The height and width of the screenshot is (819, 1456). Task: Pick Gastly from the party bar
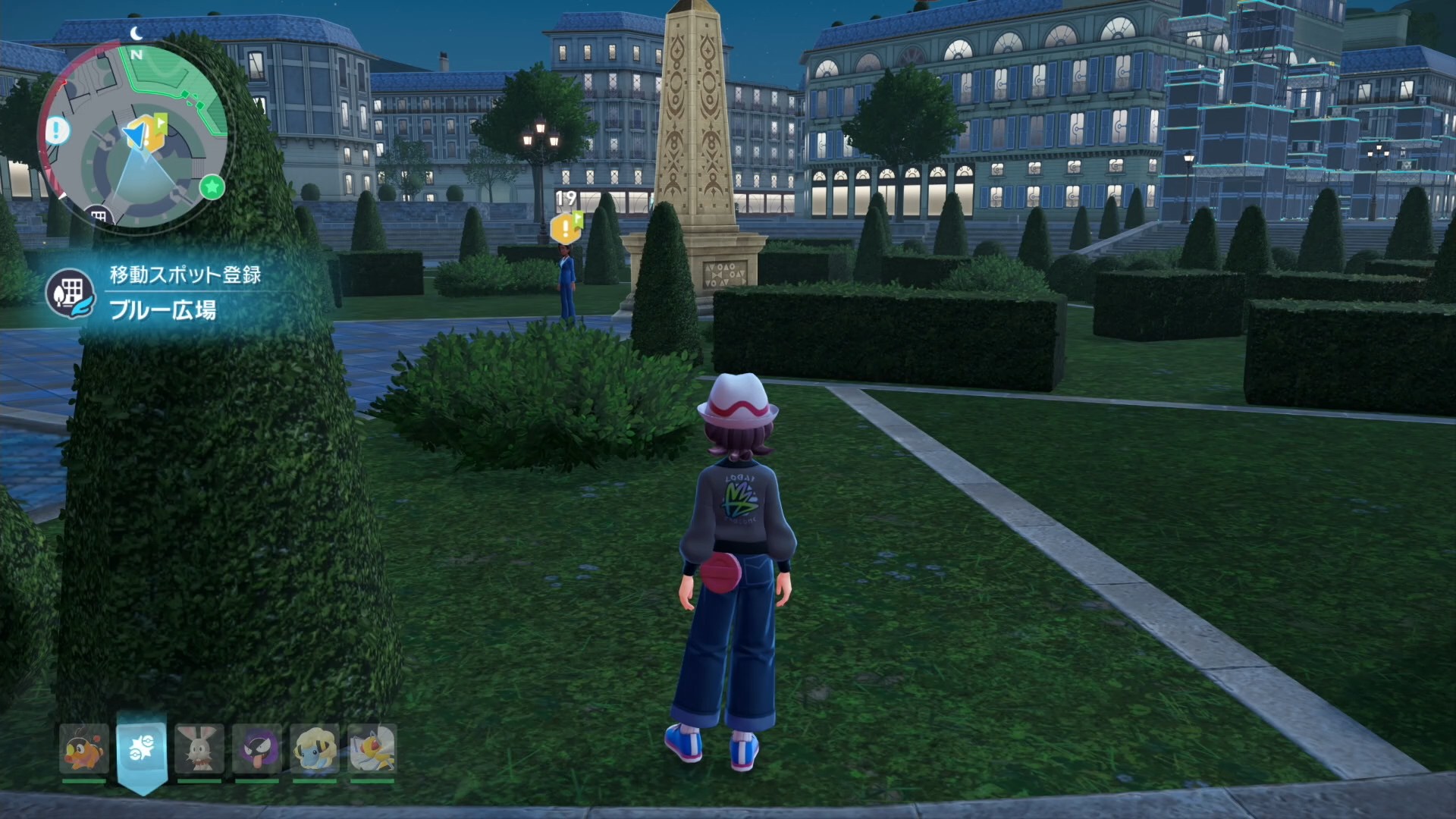[257, 749]
